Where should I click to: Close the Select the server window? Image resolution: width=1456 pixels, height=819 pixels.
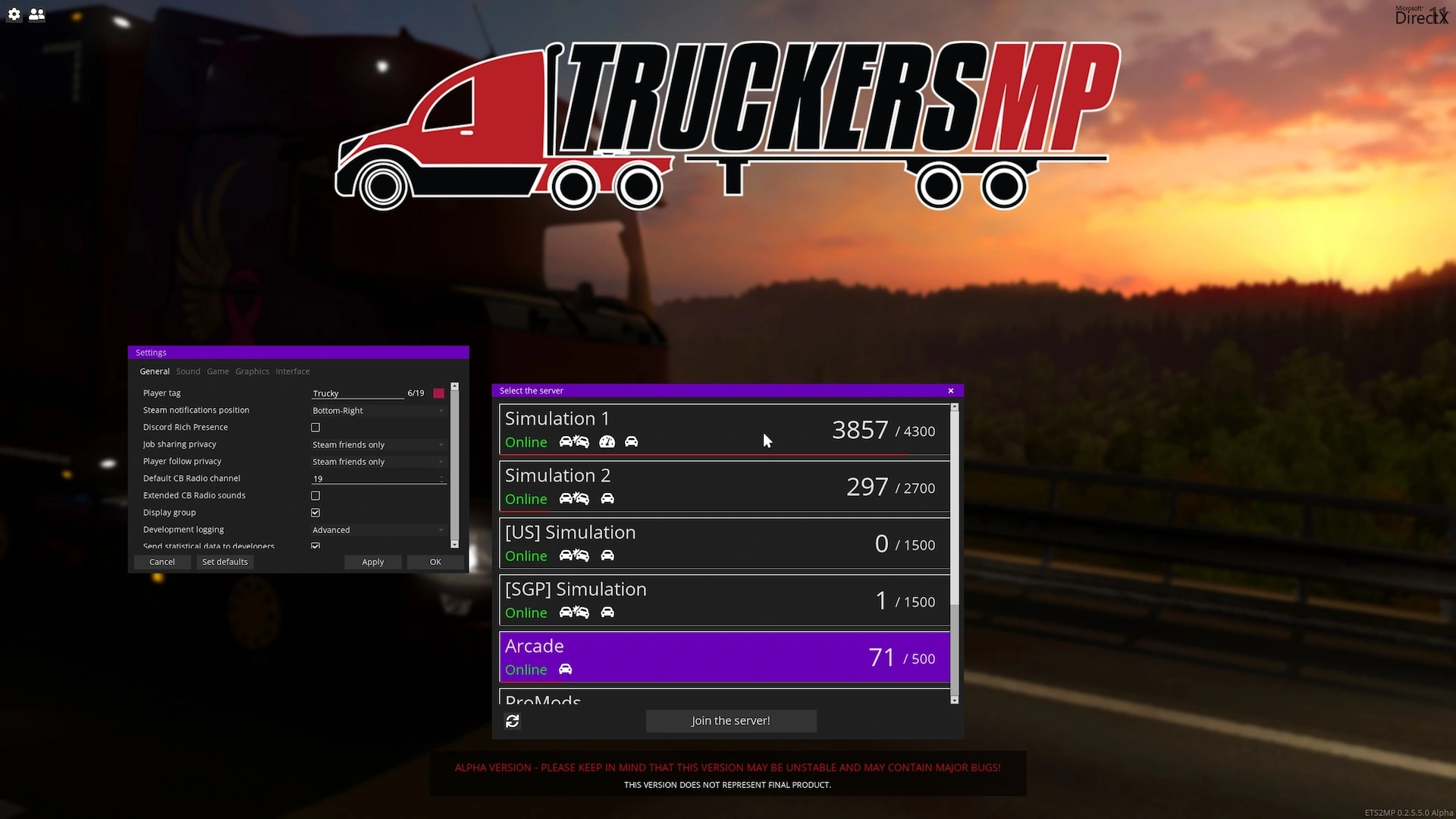point(951,391)
